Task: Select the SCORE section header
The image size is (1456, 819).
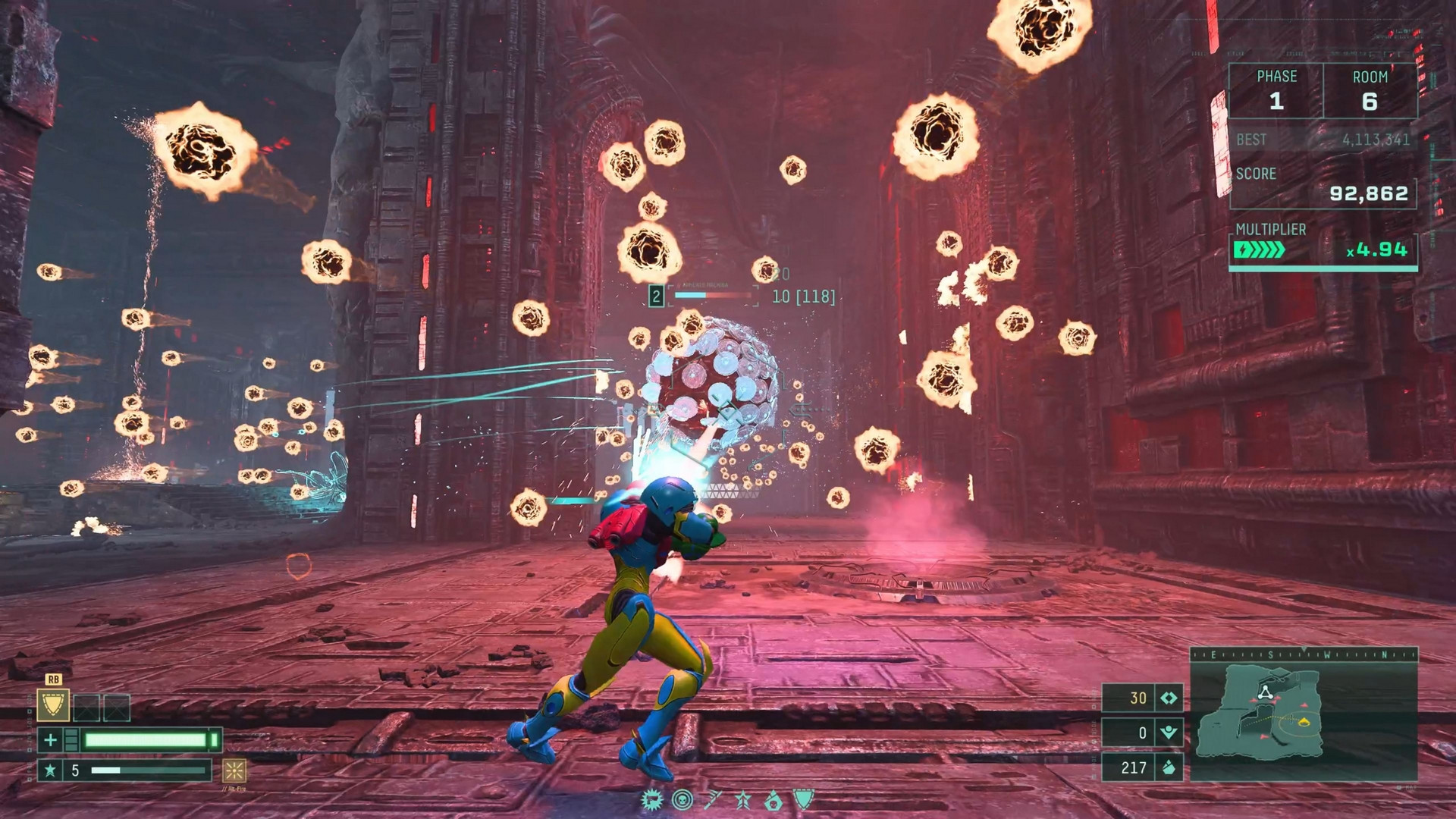Action: [x=1259, y=174]
